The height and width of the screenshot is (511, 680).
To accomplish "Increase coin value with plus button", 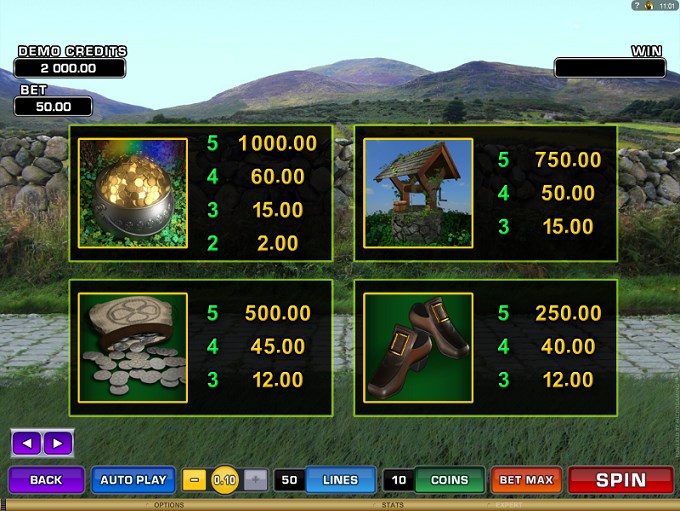I will click(254, 480).
